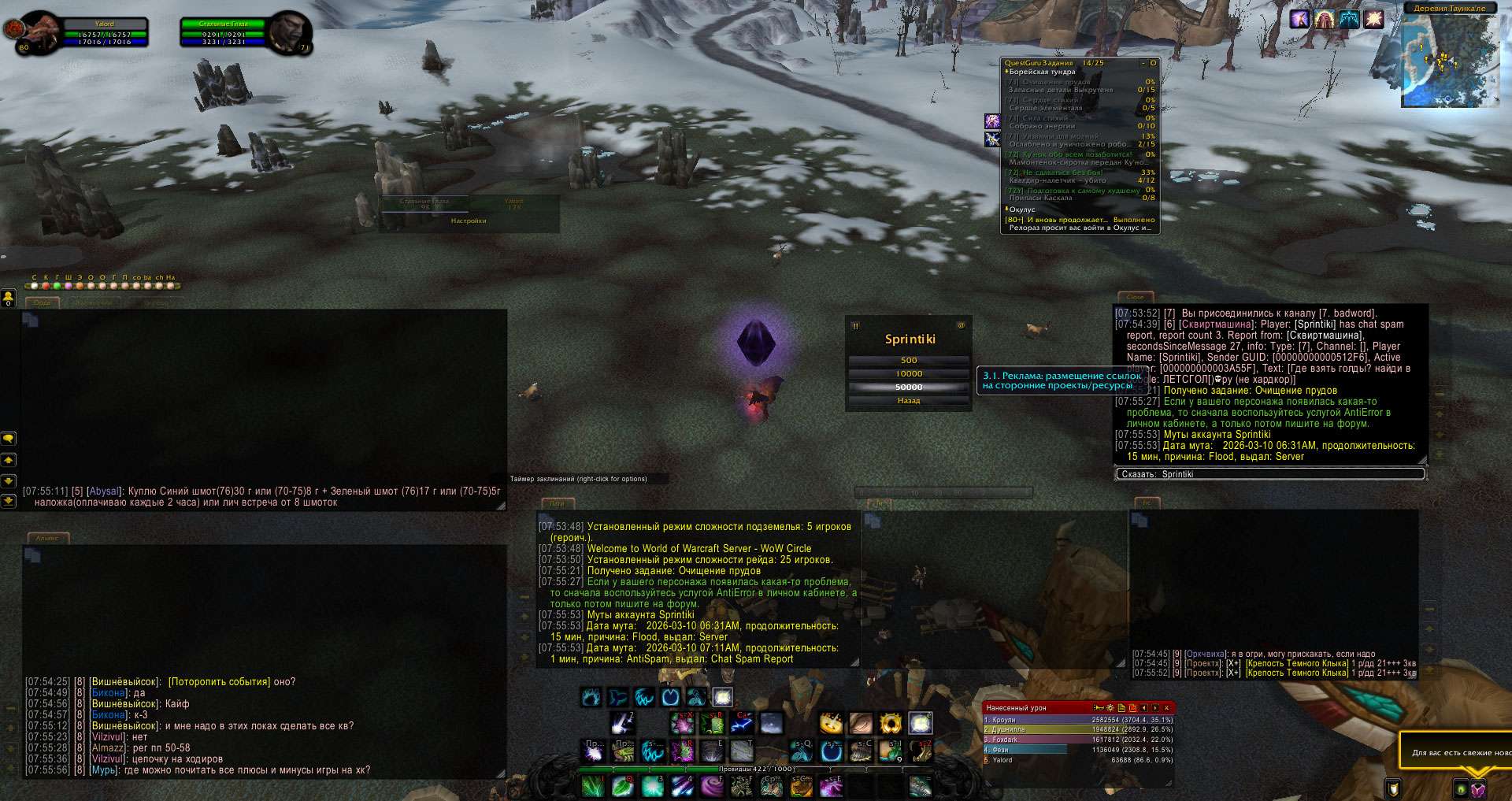
Task: Choose the 500 option in Sprintiki menu
Action: (x=909, y=360)
